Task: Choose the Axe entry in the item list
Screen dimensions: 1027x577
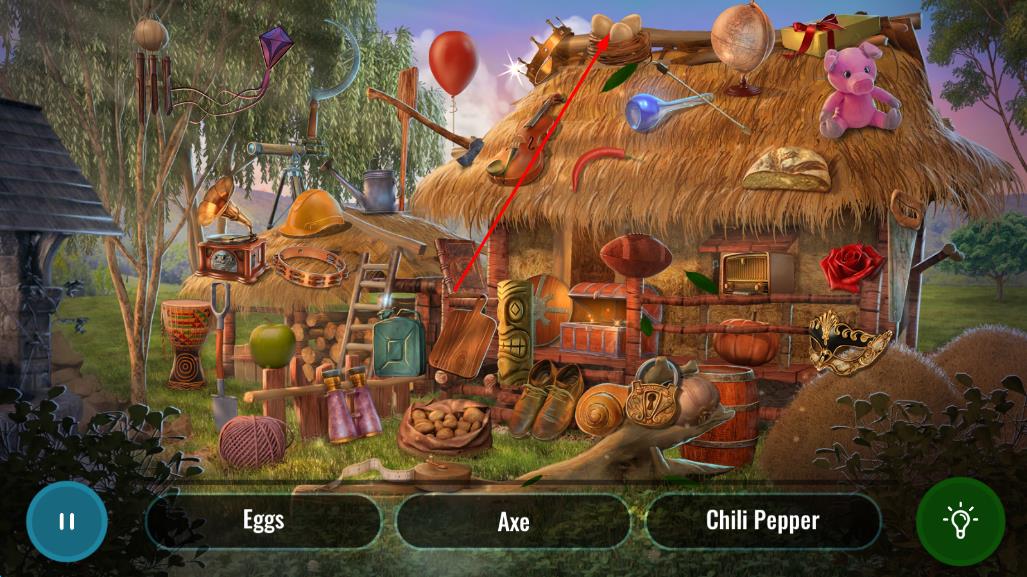Action: click(x=513, y=521)
